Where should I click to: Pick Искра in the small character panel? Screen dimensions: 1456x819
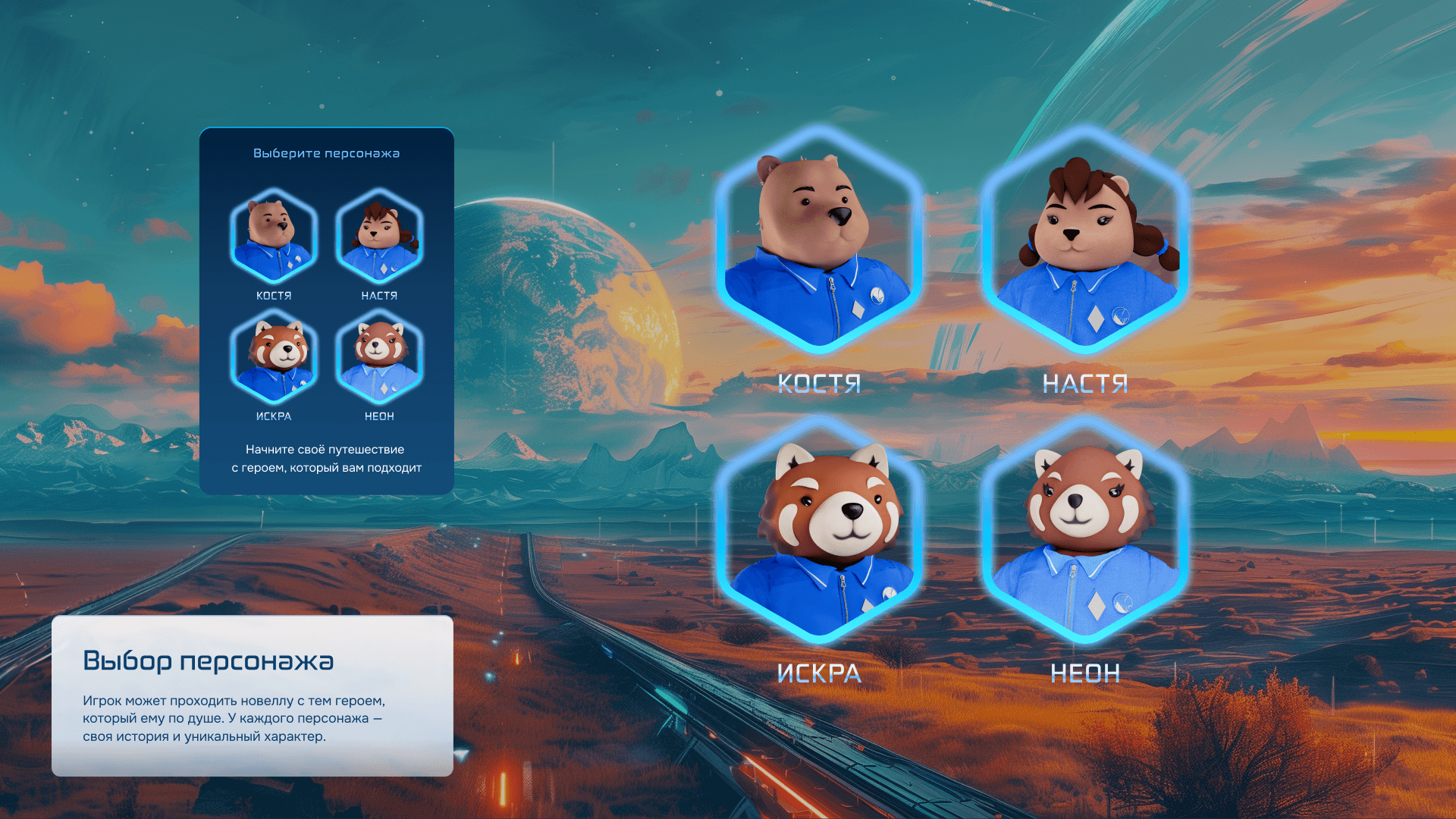click(274, 357)
